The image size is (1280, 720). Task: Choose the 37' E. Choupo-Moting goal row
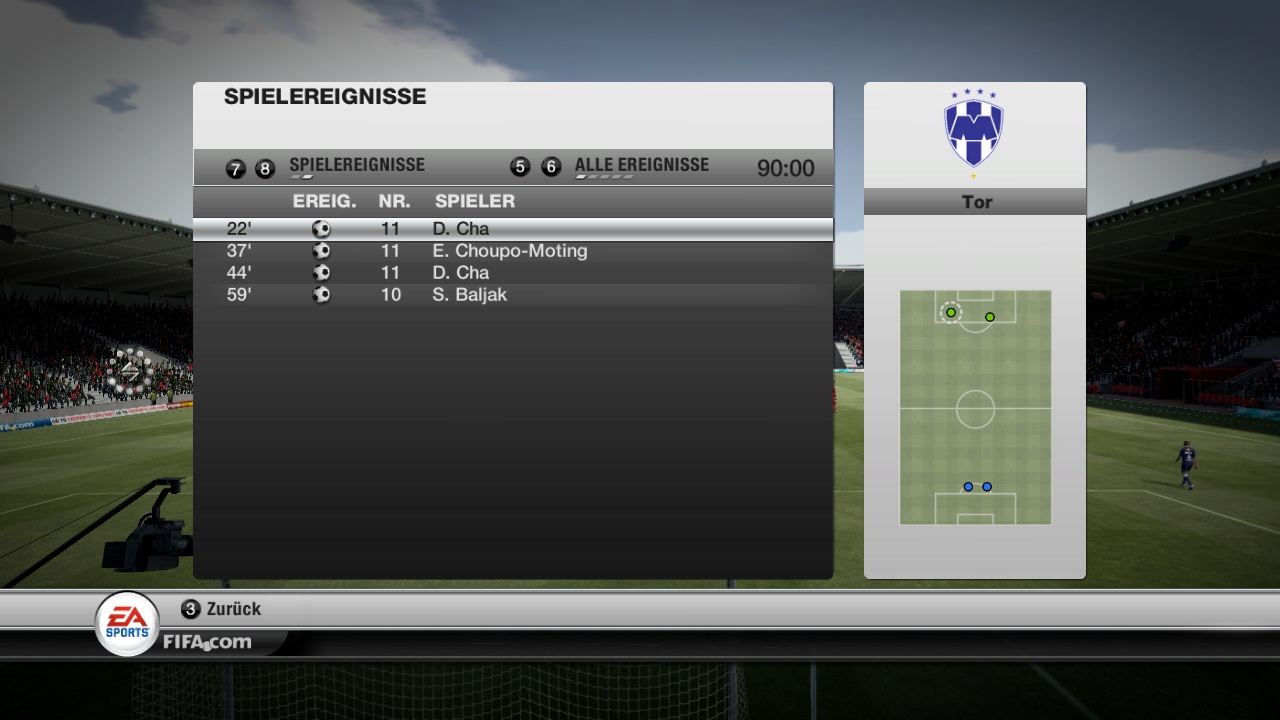(x=512, y=251)
